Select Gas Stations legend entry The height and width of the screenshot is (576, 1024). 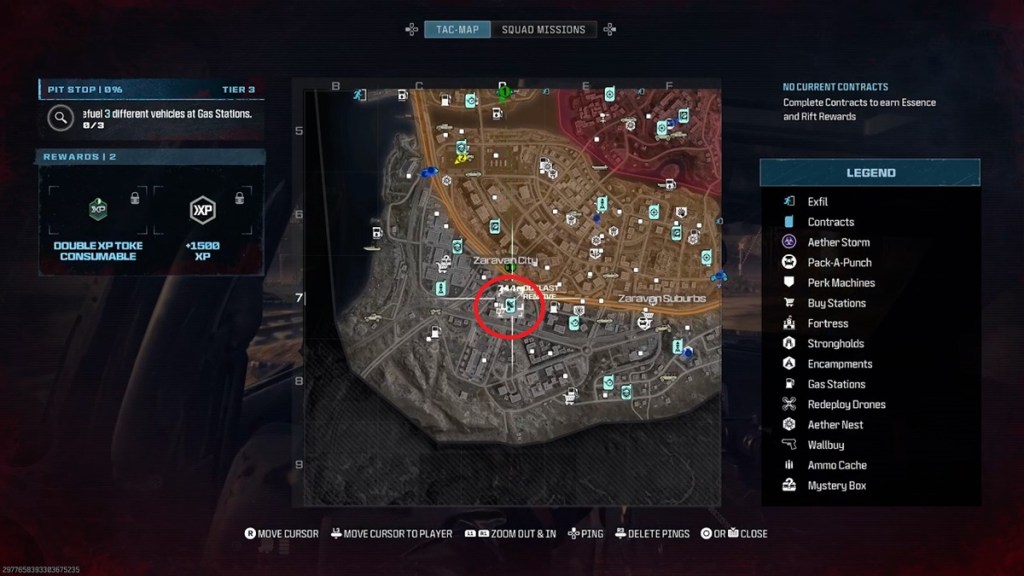(x=836, y=384)
